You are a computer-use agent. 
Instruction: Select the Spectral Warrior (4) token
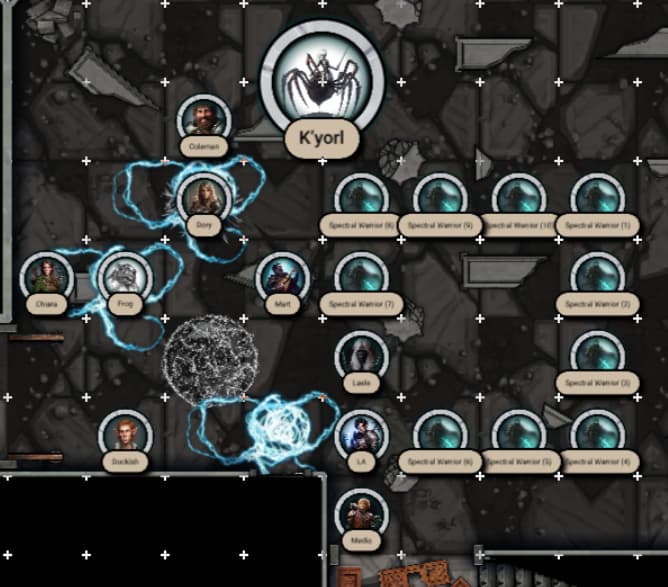pyautogui.click(x=597, y=432)
